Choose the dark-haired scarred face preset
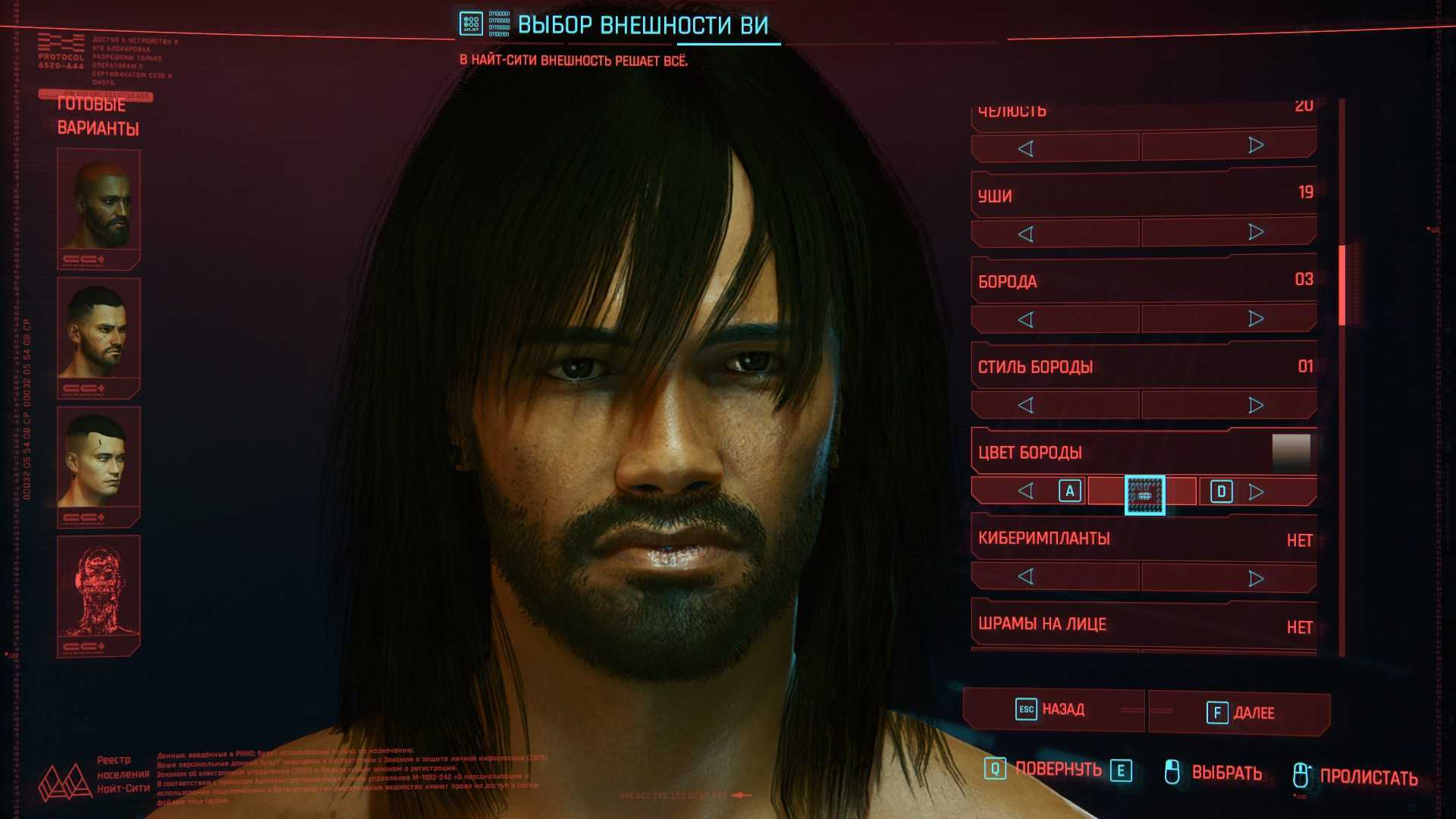Image resolution: width=1456 pixels, height=819 pixels. tap(99, 332)
